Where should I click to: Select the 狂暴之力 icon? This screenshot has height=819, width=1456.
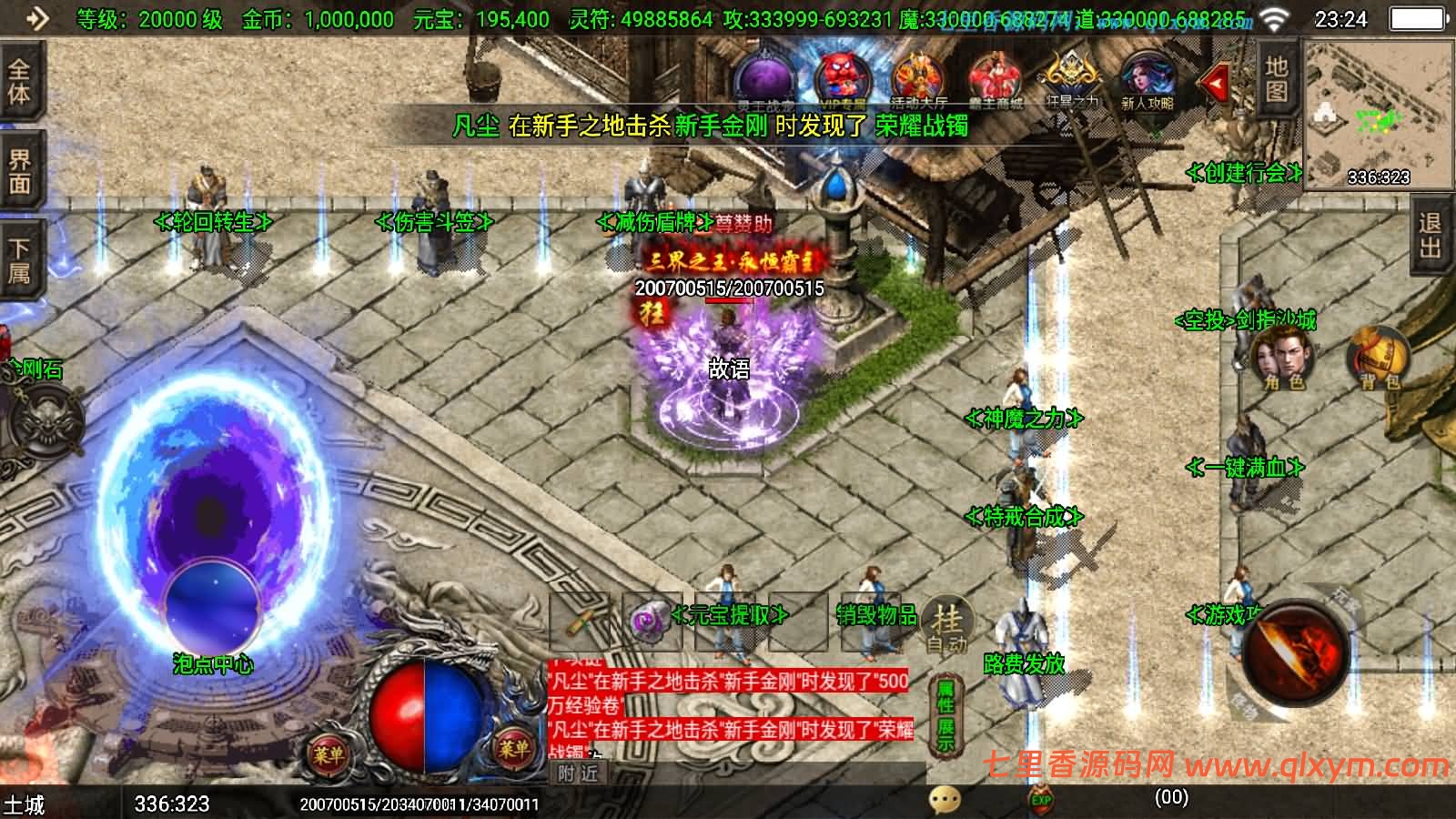click(x=1072, y=82)
